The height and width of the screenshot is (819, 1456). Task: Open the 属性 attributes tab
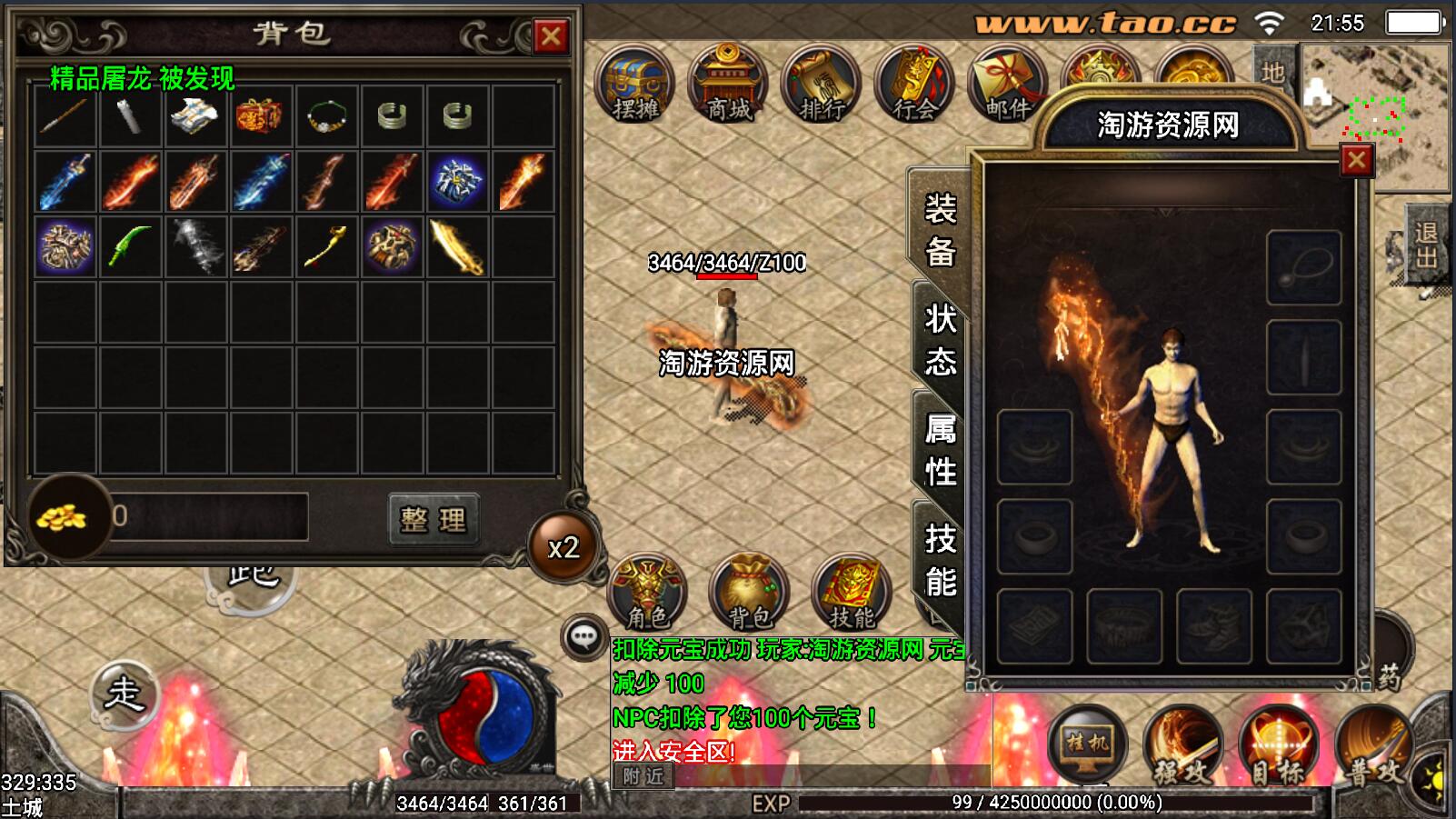(x=940, y=450)
